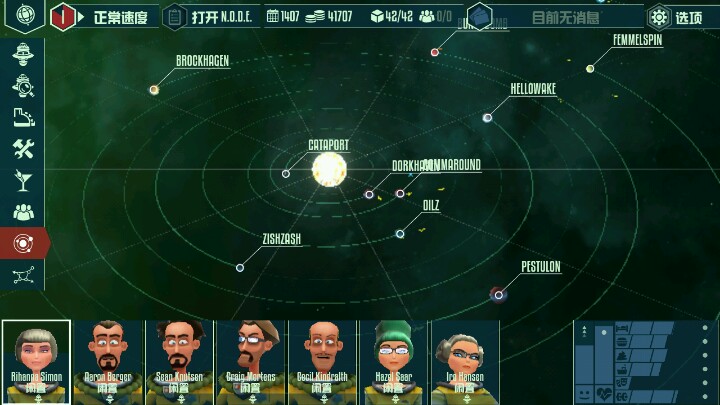This screenshot has height=405, width=720.
Task: Open the 选项 options menu
Action: [675, 17]
